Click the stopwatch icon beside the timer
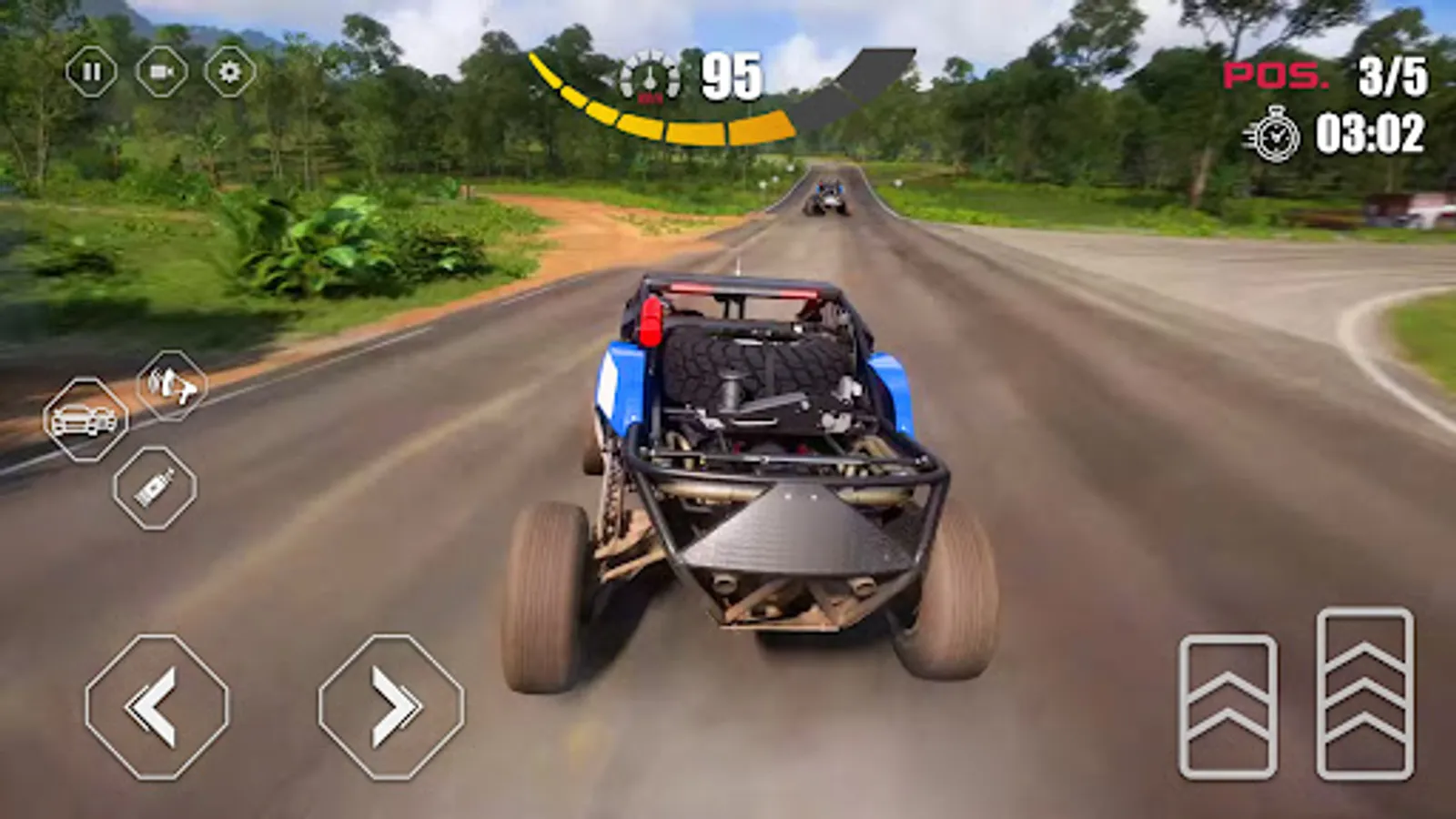 point(1272,134)
